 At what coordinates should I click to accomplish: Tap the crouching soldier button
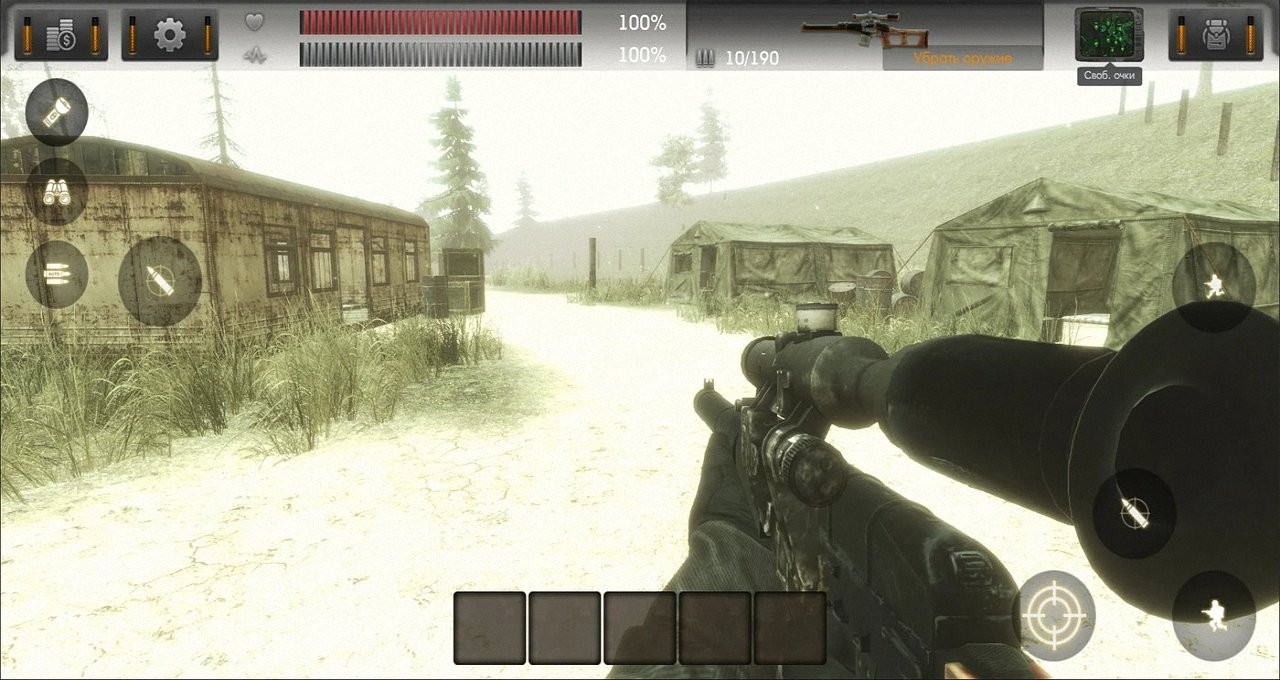[1214, 614]
